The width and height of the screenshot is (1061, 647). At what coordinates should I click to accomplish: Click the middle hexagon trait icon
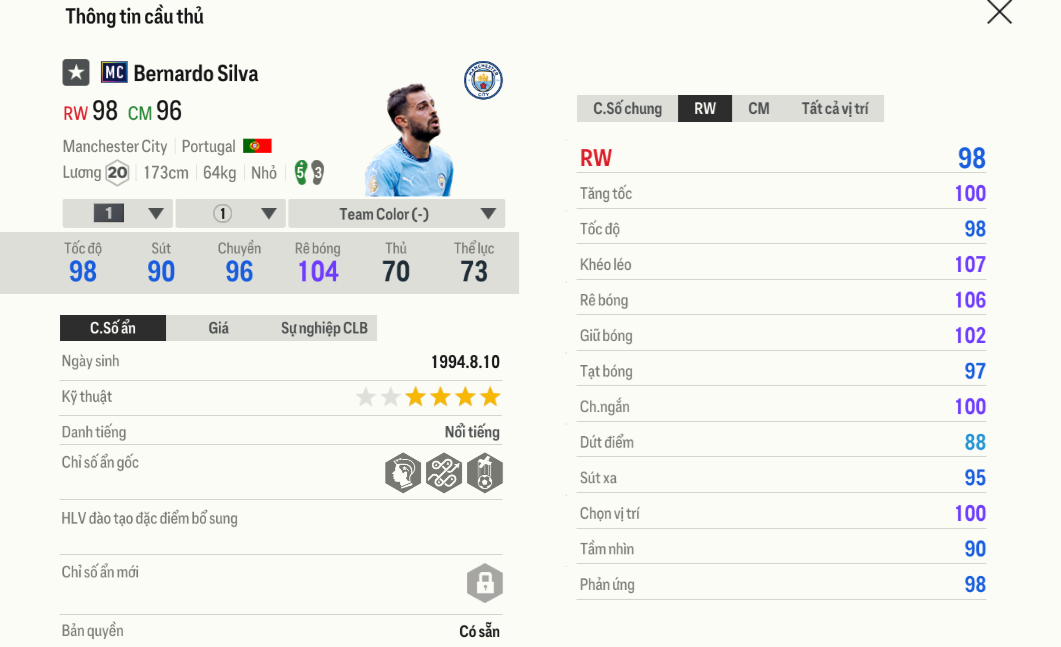point(443,473)
